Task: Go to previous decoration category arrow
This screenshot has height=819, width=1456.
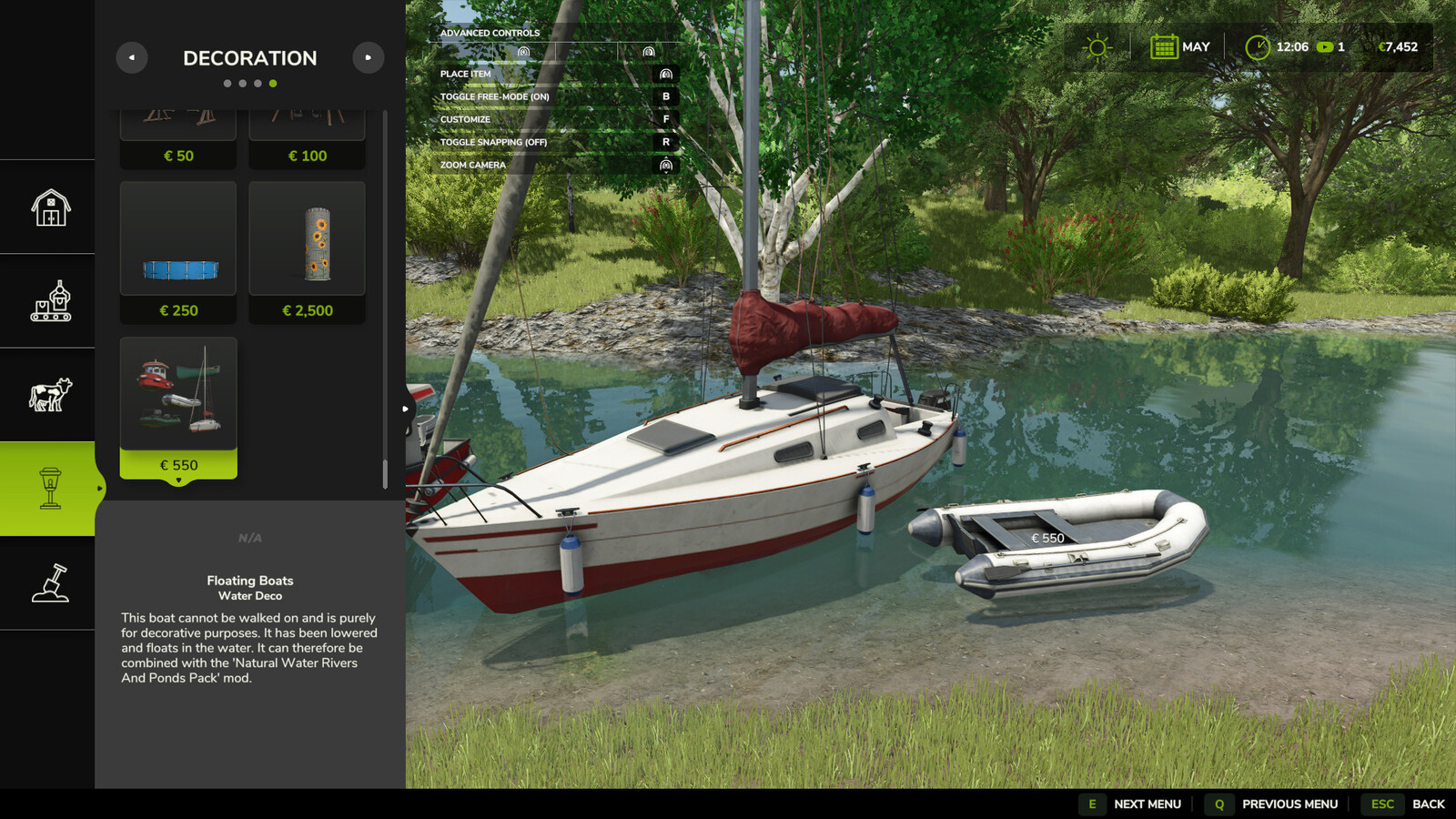Action: (x=132, y=58)
